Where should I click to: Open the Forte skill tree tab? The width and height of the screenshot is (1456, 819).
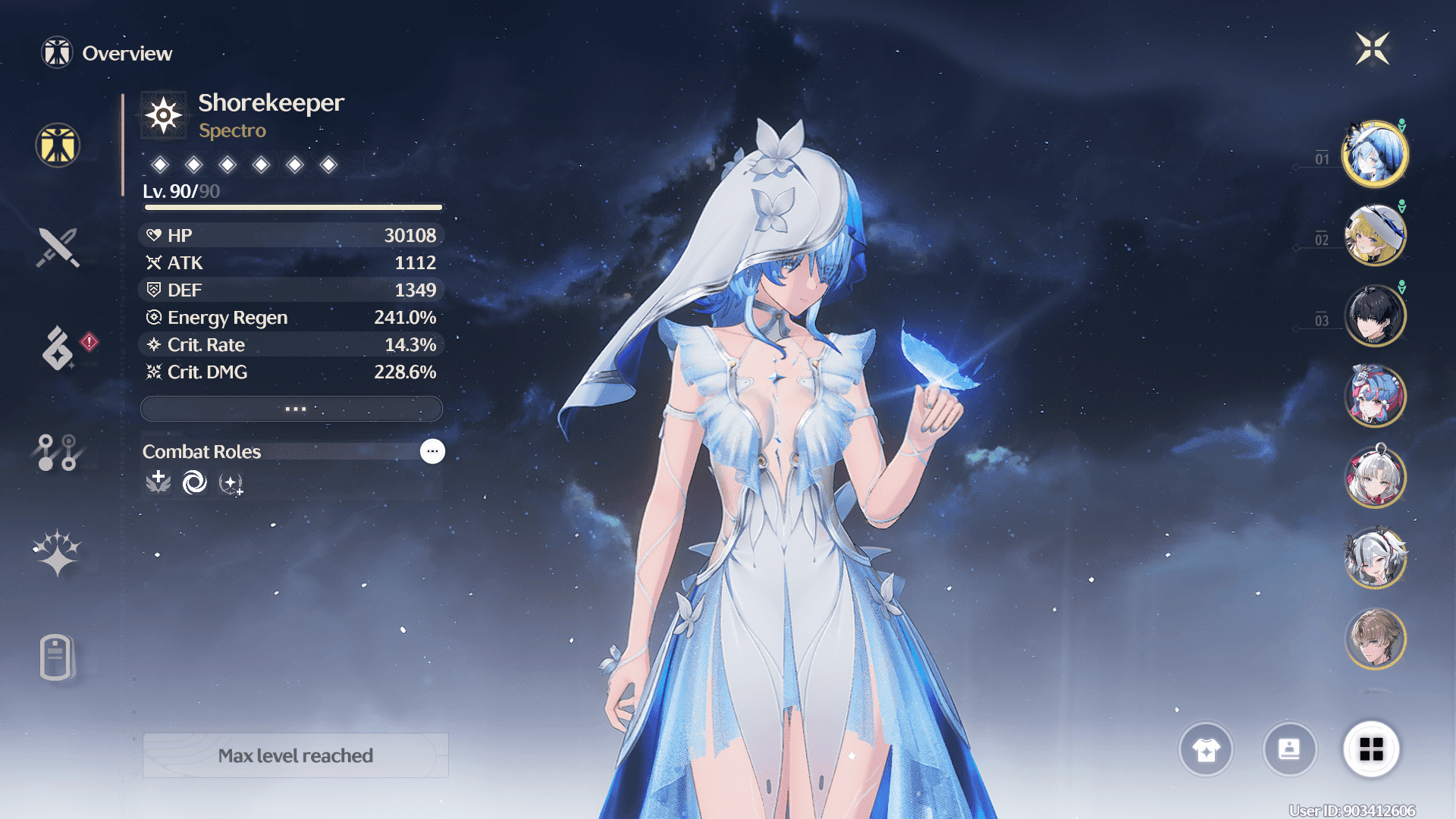(58, 453)
